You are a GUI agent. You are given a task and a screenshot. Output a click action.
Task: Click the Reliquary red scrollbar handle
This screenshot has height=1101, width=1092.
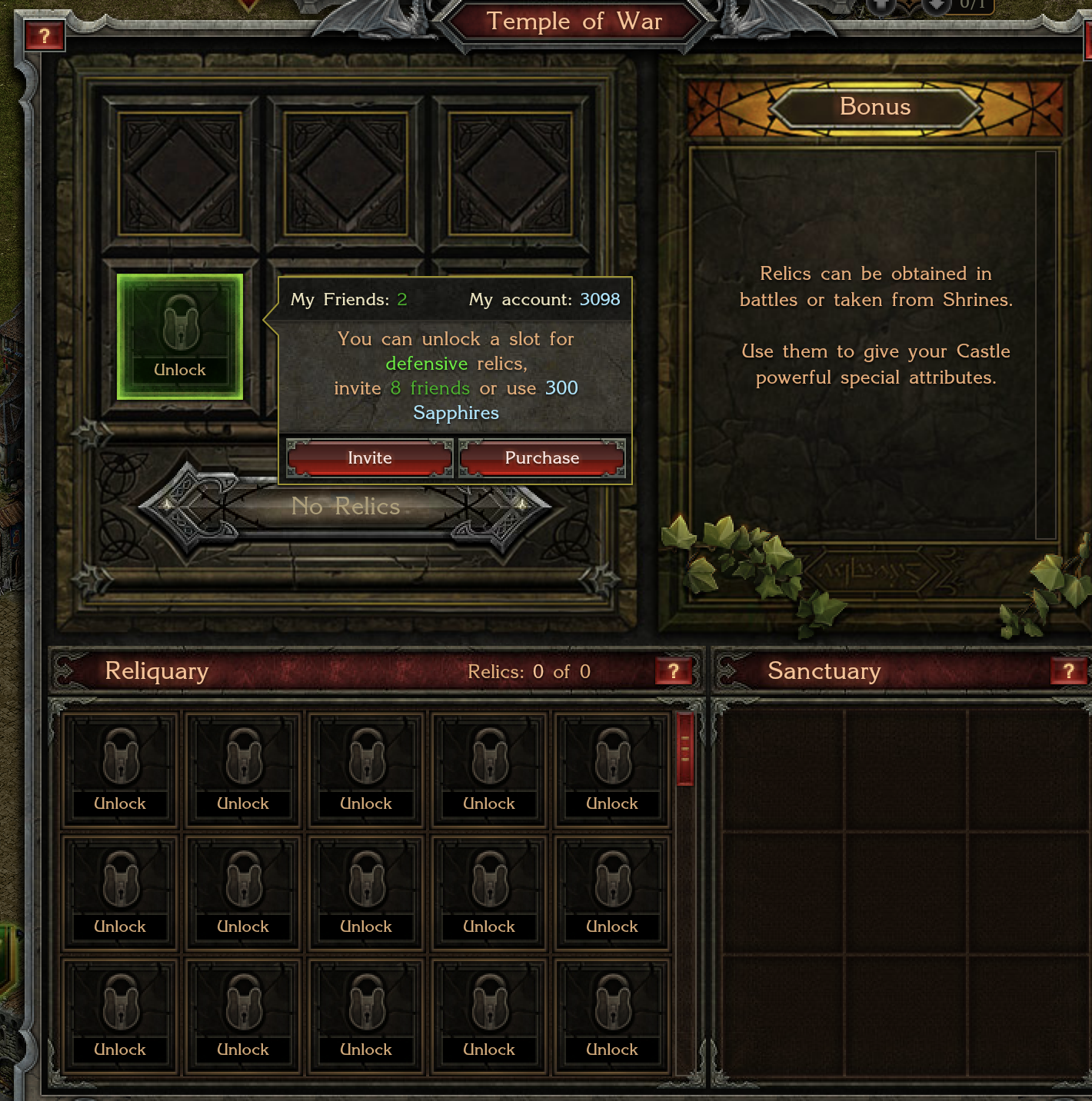[x=685, y=748]
